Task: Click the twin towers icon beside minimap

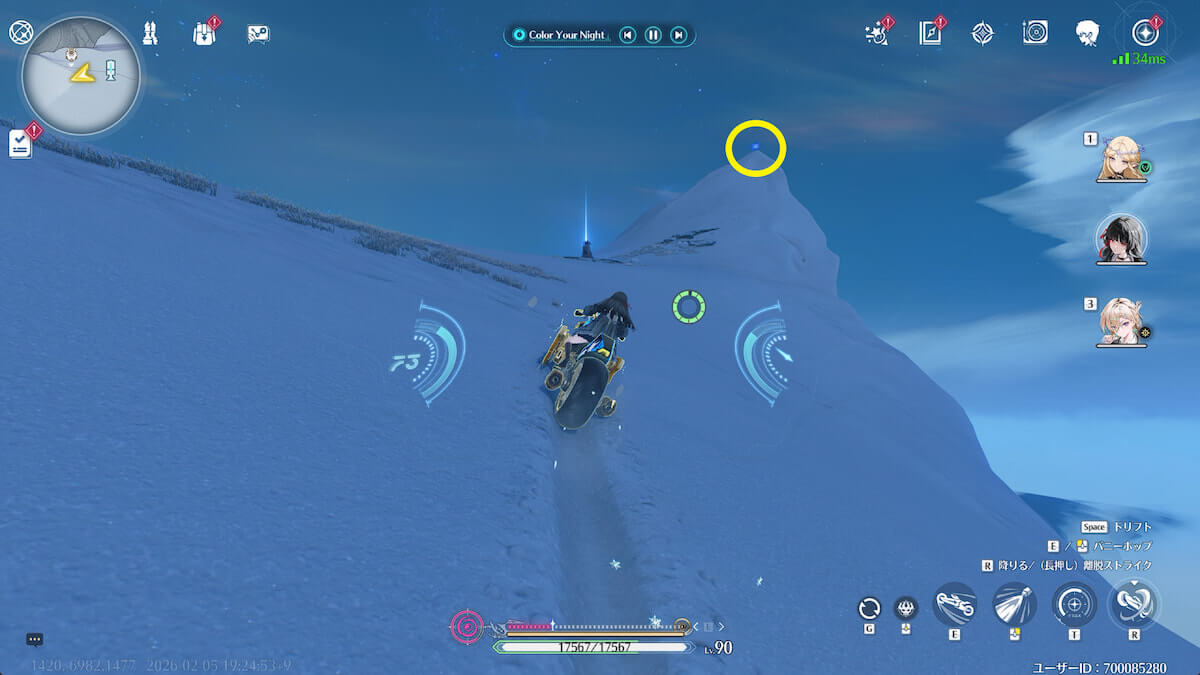Action: [151, 33]
